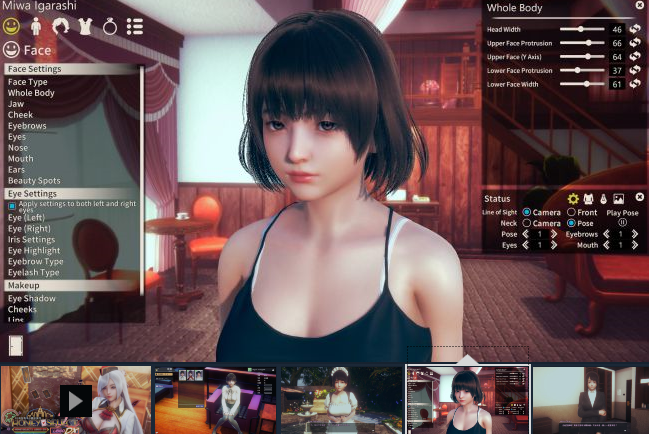Reset the Lower Face Width value

click(634, 84)
